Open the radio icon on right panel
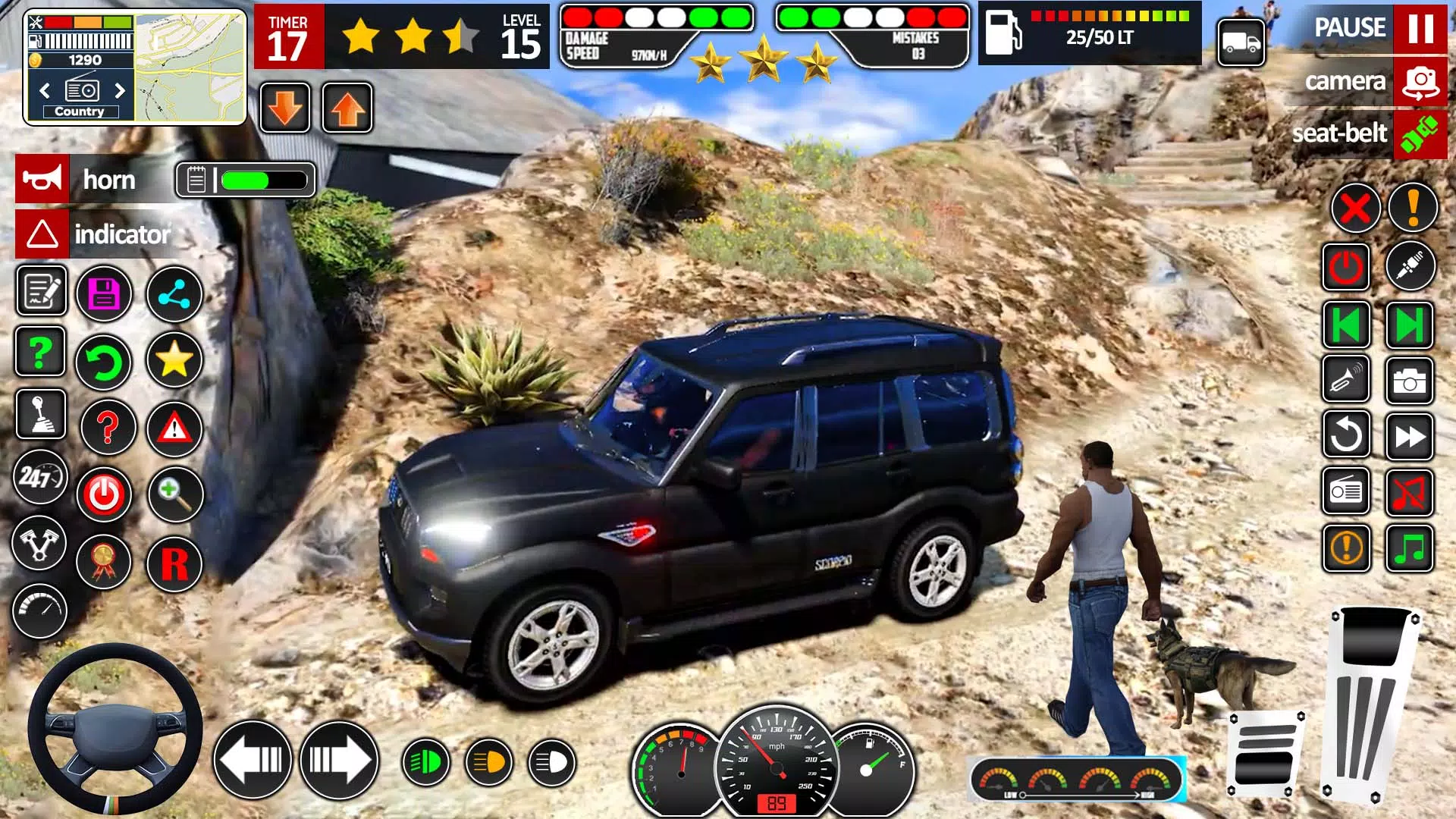 tap(1346, 491)
